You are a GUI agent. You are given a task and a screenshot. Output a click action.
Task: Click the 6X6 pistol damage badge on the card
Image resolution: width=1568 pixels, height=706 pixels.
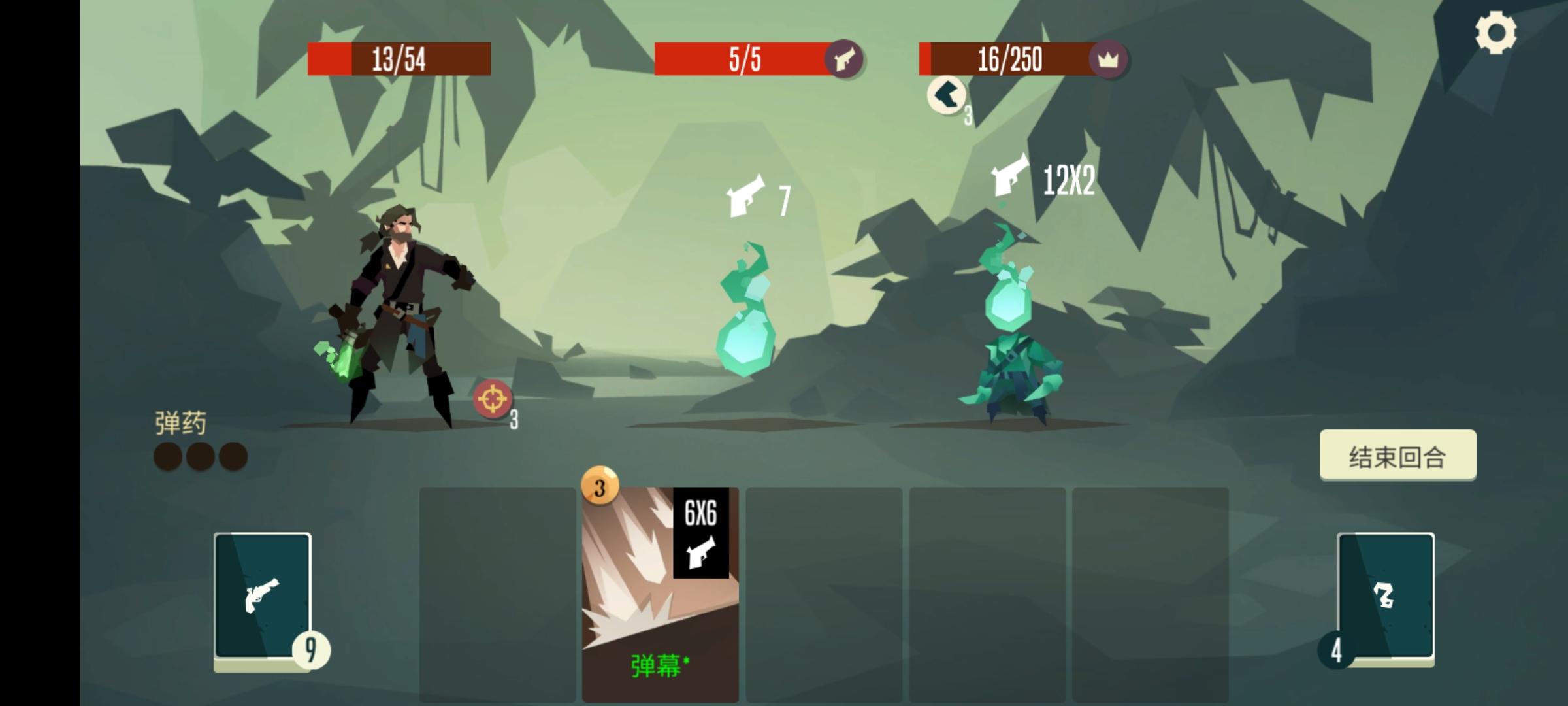(x=701, y=533)
